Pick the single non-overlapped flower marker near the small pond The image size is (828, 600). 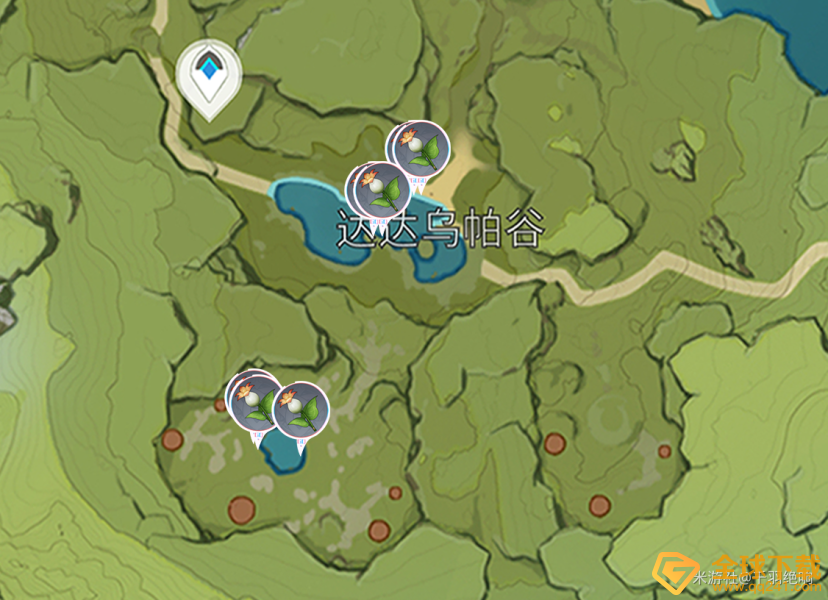(x=301, y=410)
